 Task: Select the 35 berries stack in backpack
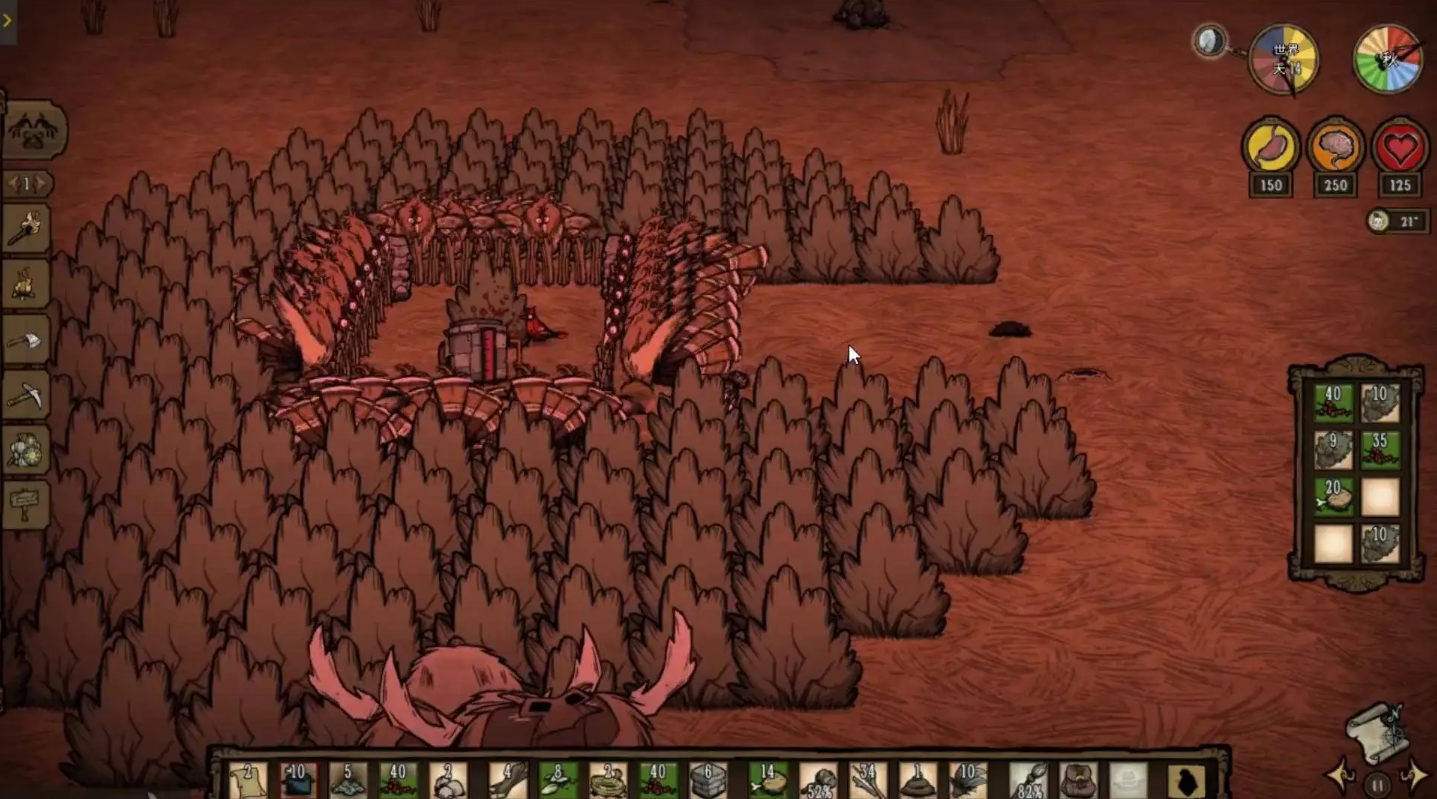point(1380,449)
